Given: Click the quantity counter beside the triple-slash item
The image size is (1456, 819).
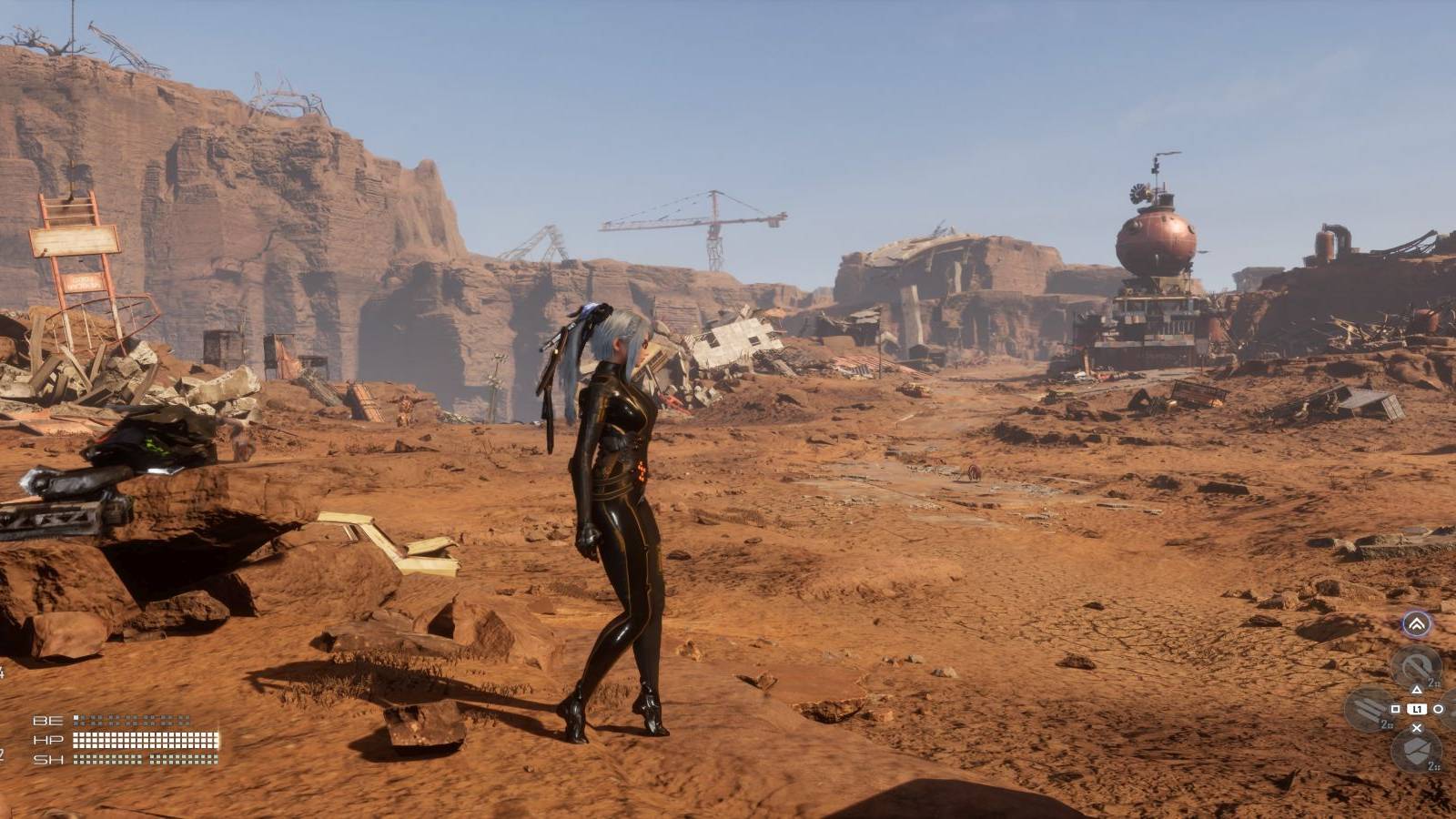Looking at the screenshot, I should [x=1386, y=725].
